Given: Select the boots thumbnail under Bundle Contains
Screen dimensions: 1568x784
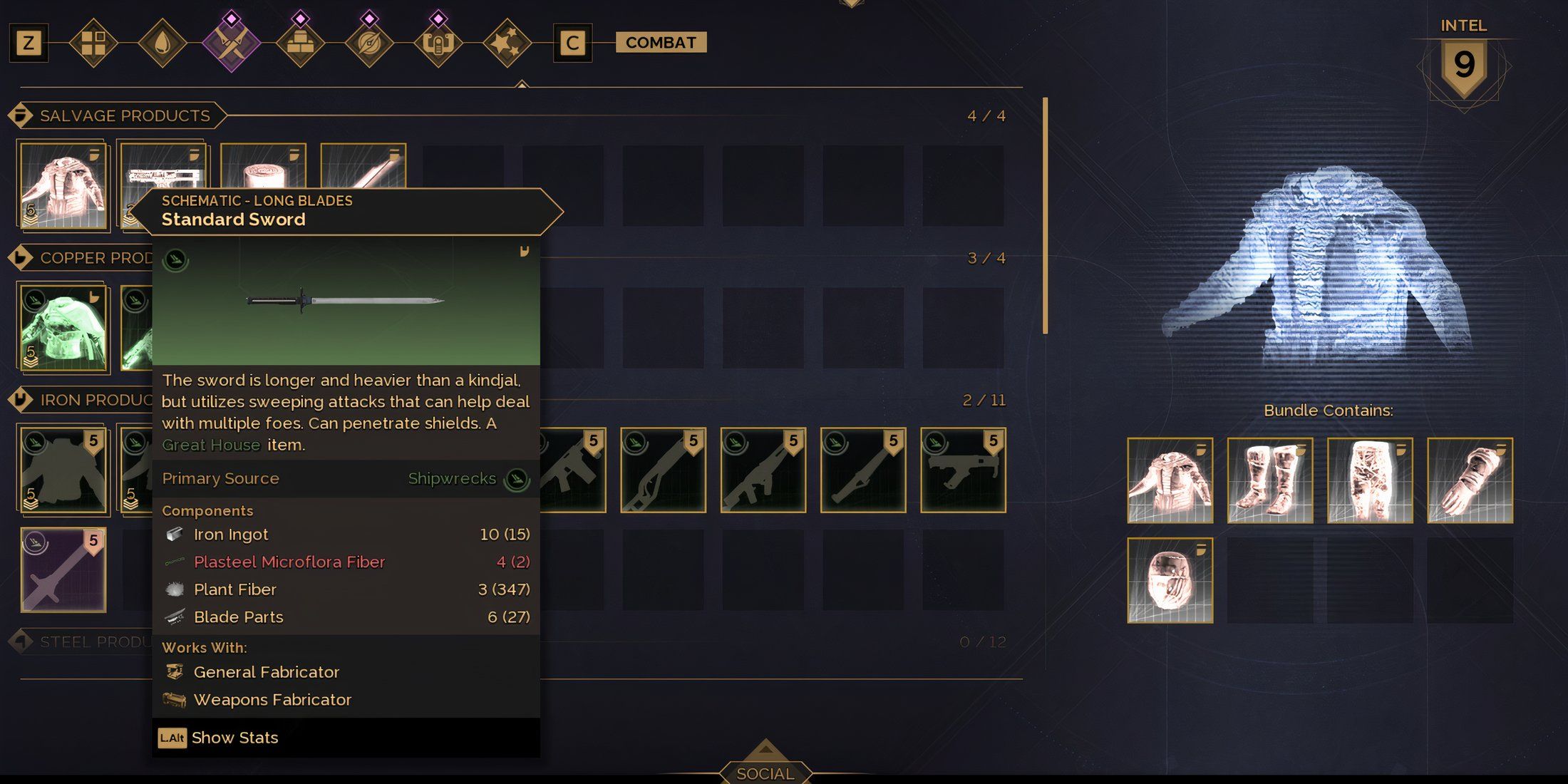Looking at the screenshot, I should pos(1269,480).
